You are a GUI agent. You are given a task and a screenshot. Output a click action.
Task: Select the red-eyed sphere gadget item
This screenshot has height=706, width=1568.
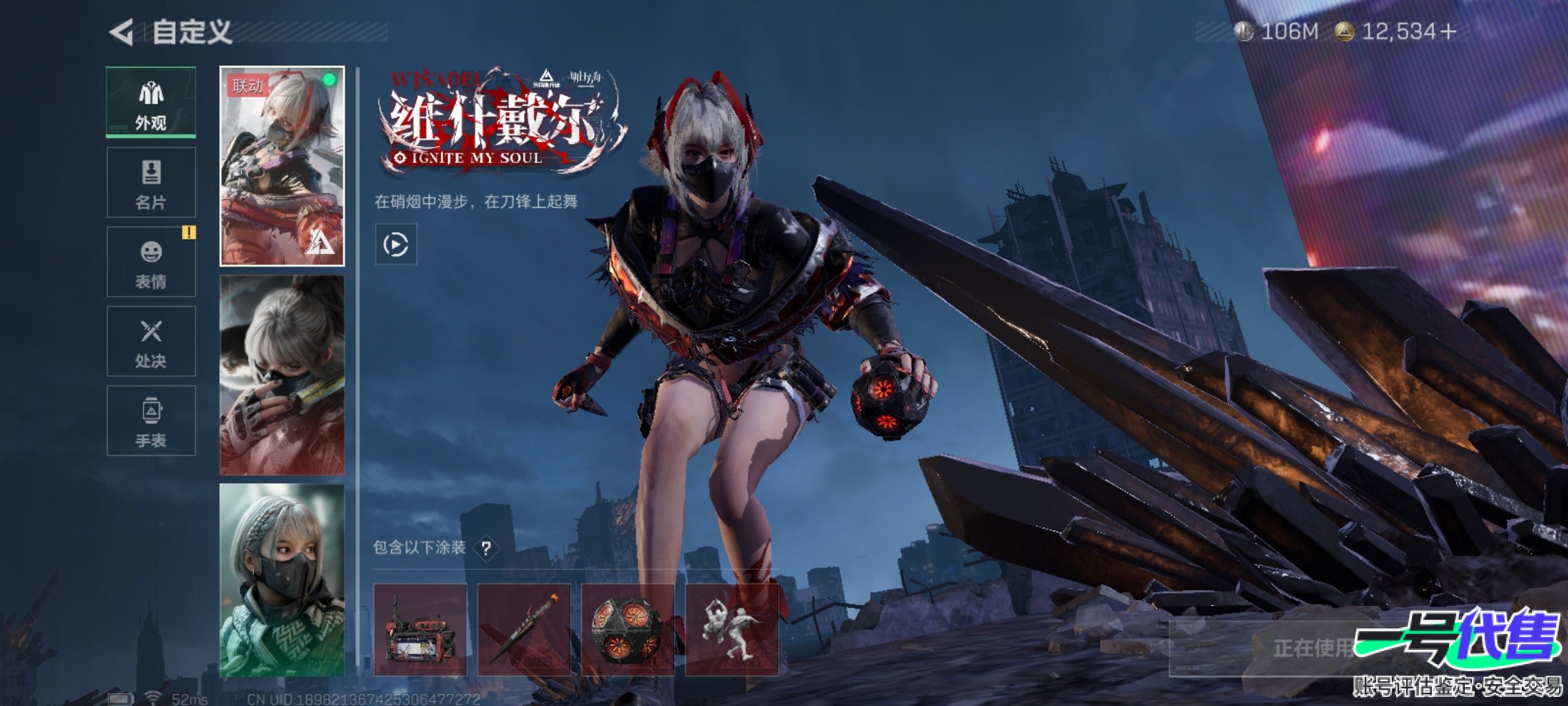(x=627, y=630)
